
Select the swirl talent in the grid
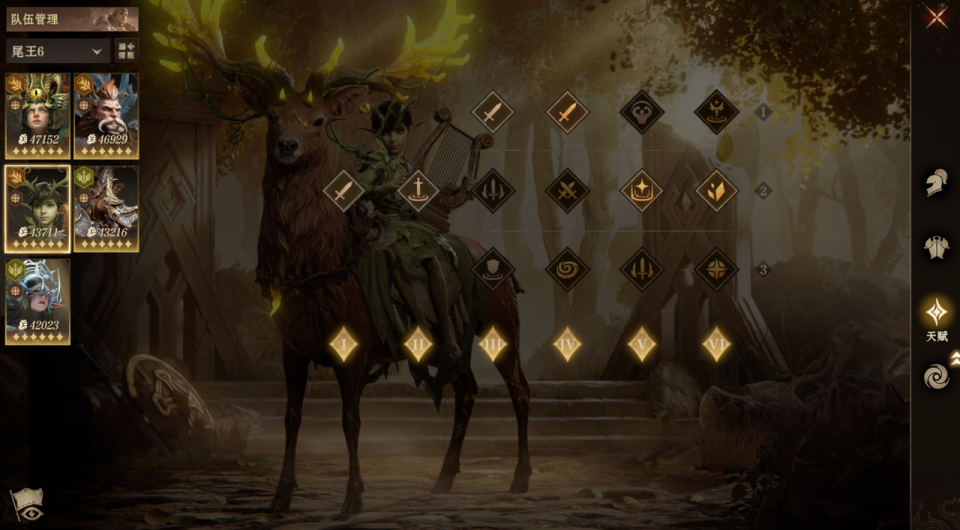(567, 268)
